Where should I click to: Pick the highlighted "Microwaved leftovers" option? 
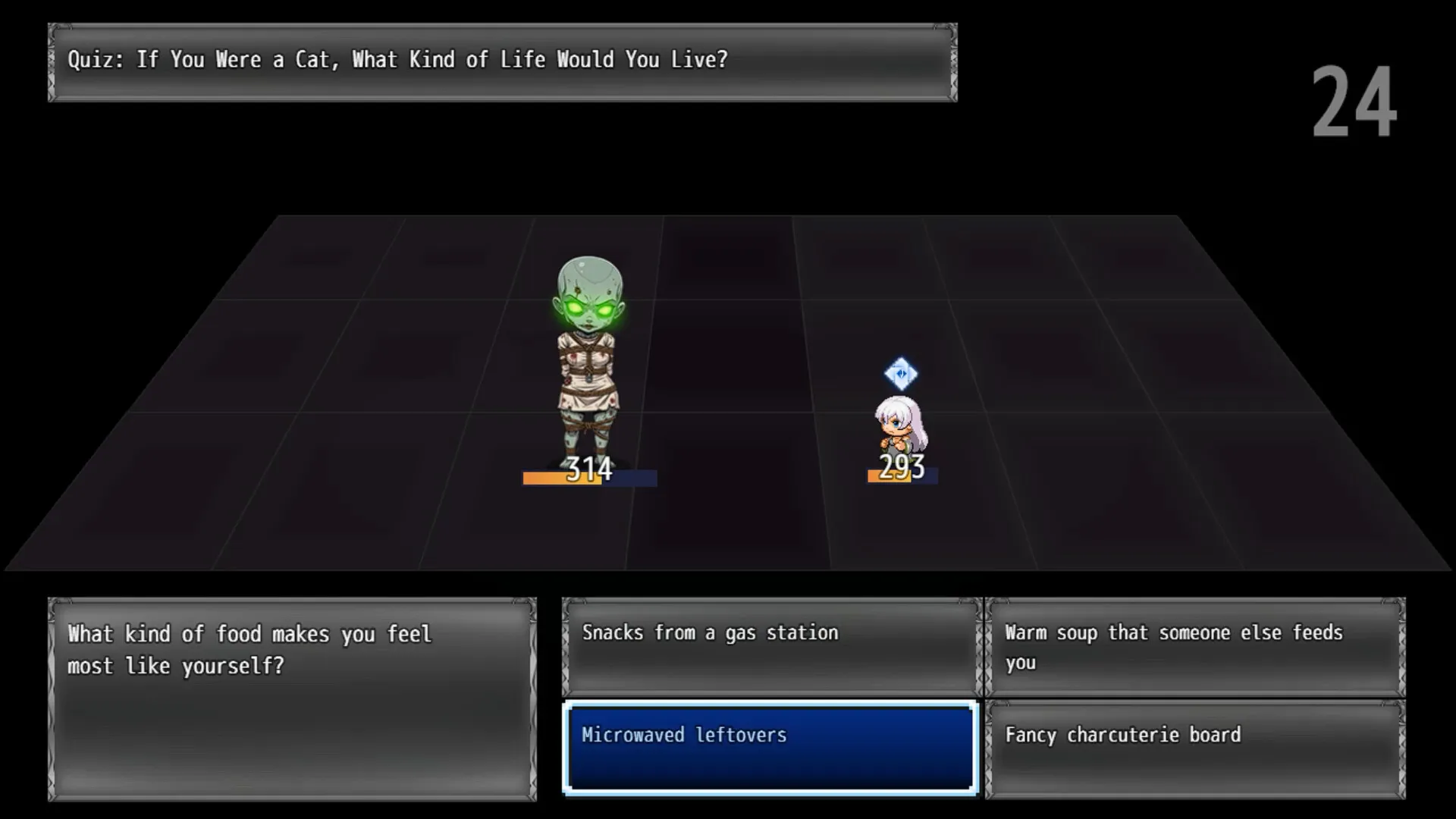(770, 748)
